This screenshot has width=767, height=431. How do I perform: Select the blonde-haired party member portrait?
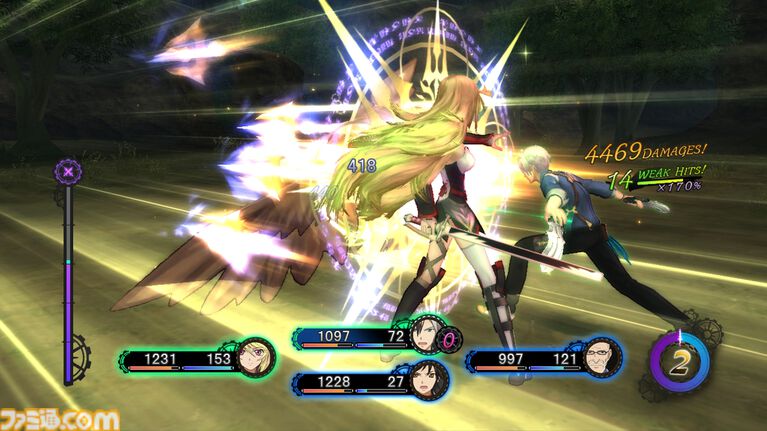255,357
